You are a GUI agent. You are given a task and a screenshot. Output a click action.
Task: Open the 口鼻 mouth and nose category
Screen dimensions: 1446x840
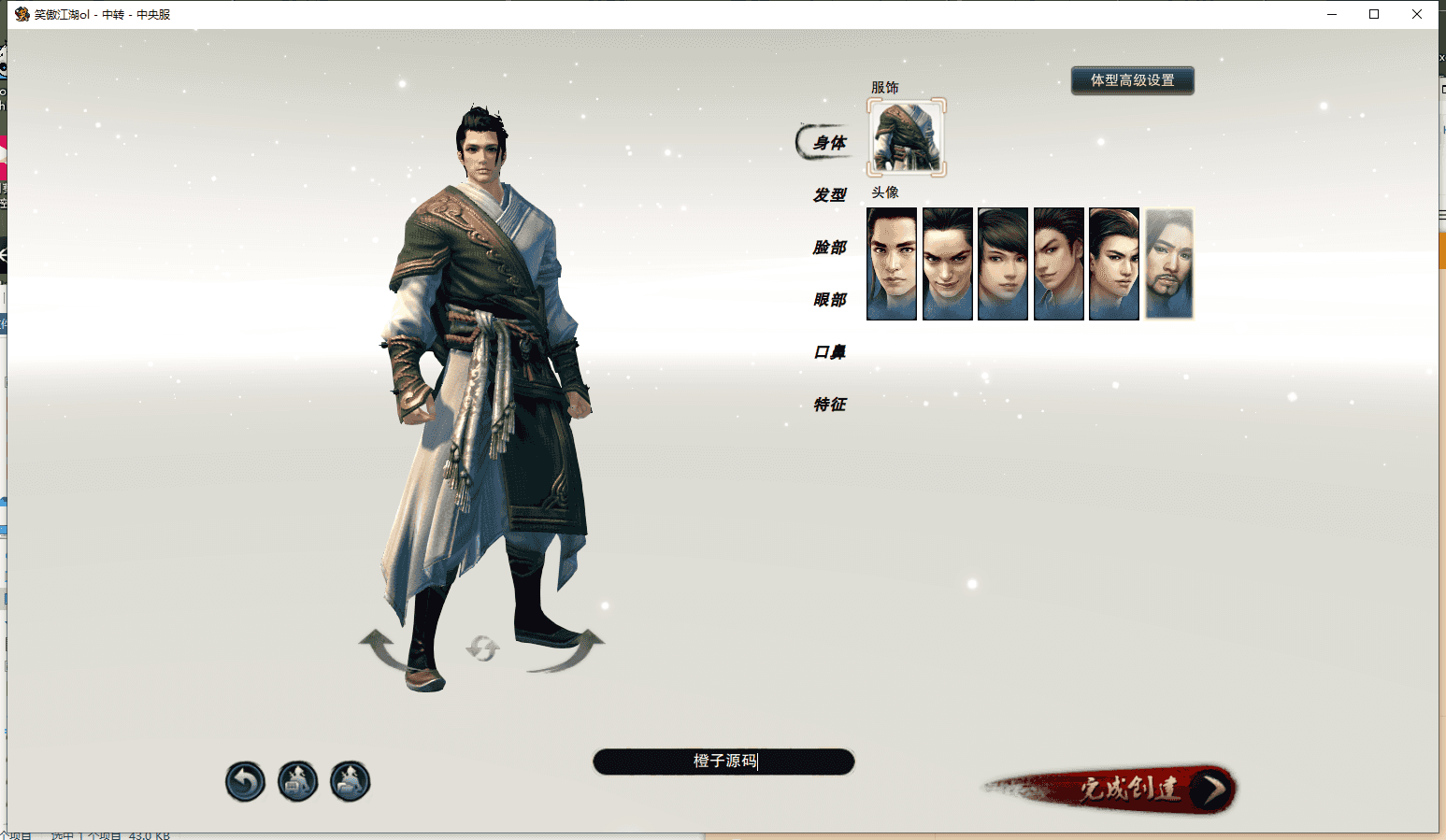click(832, 352)
